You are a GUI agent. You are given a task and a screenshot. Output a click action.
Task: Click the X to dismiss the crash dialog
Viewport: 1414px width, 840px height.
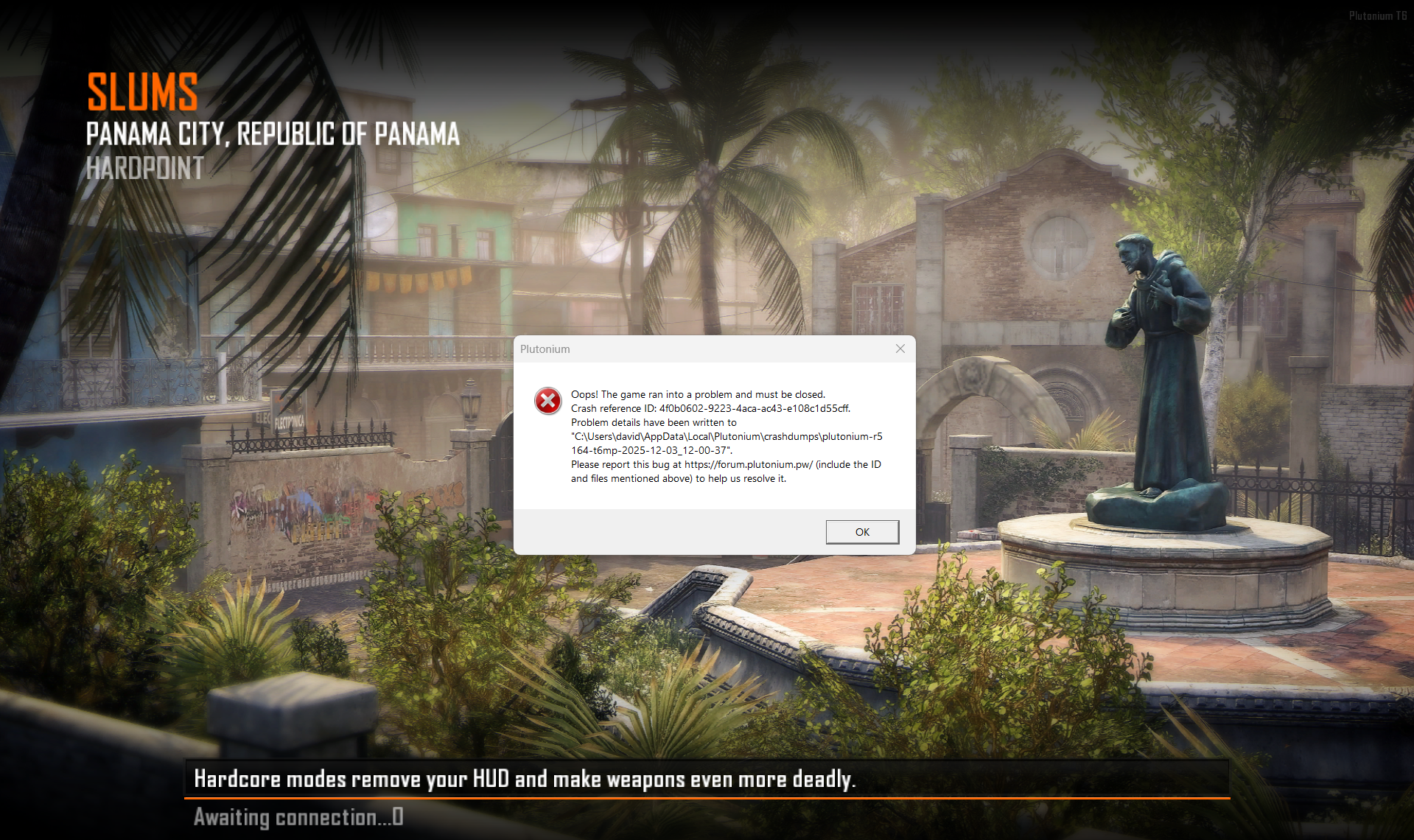tap(900, 349)
